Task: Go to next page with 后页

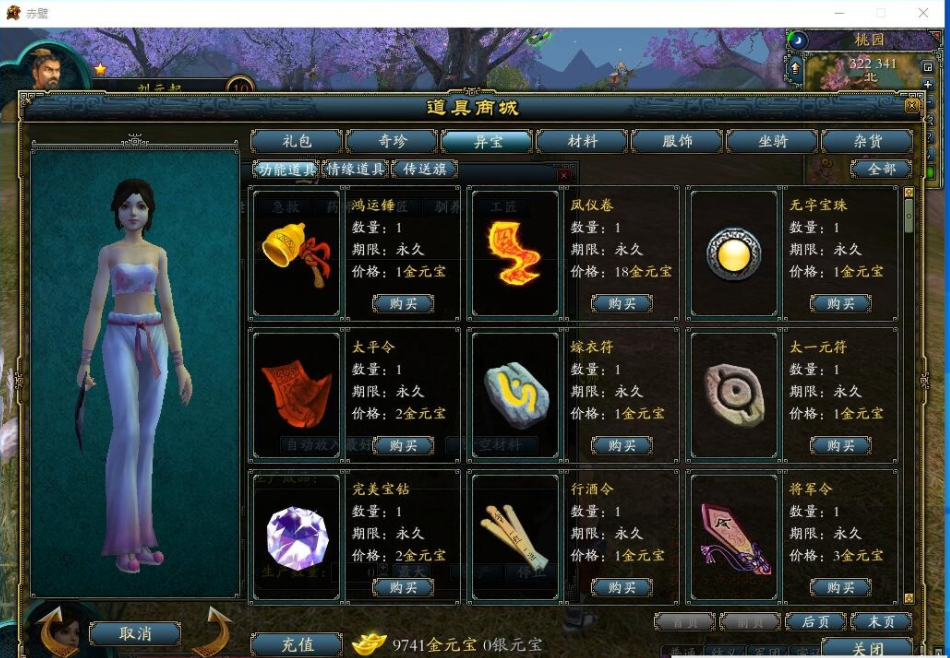Action: 815,622
